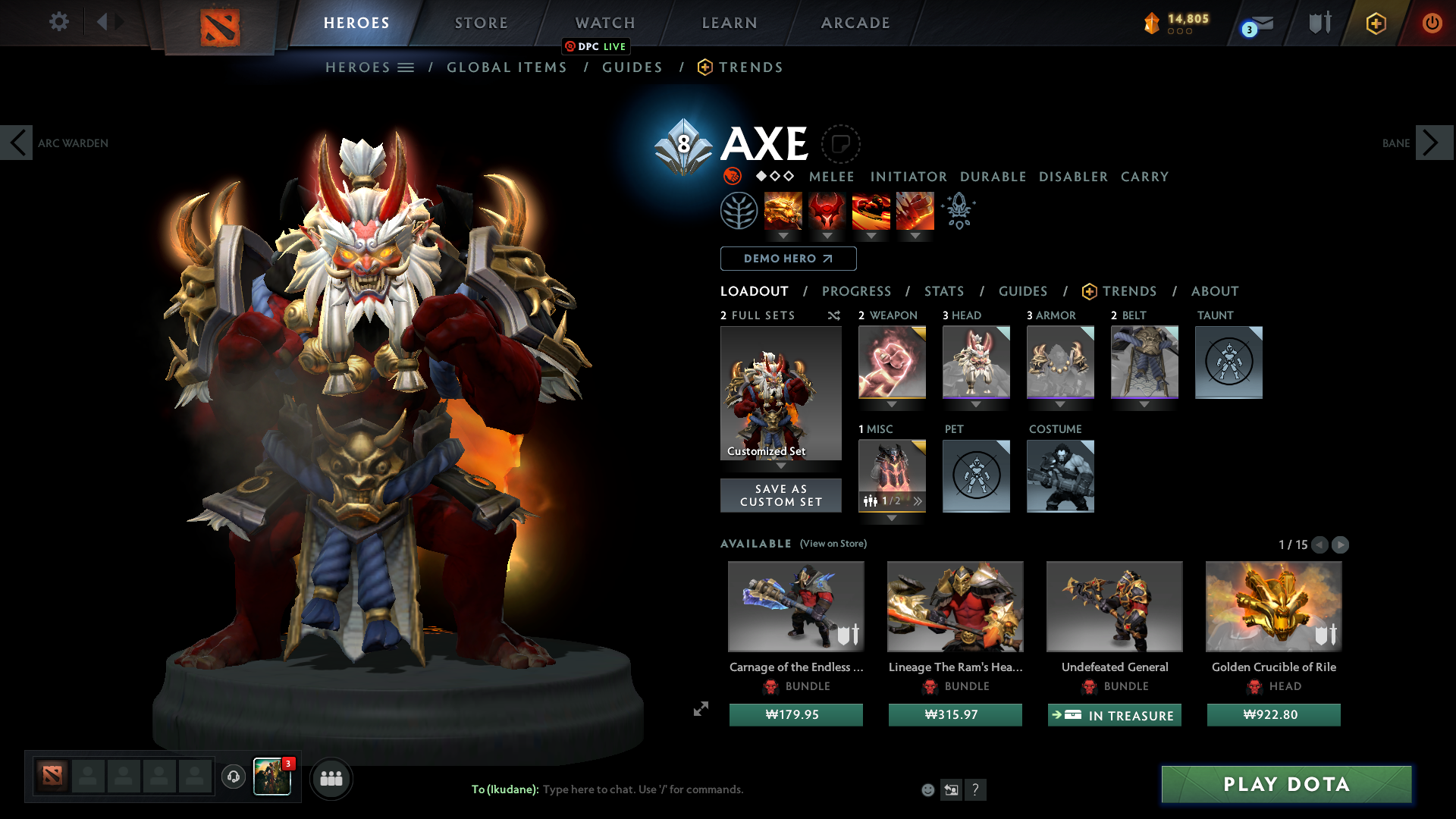Open the settings gear menu
Image resolution: width=1456 pixels, height=819 pixels.
pyautogui.click(x=59, y=22)
